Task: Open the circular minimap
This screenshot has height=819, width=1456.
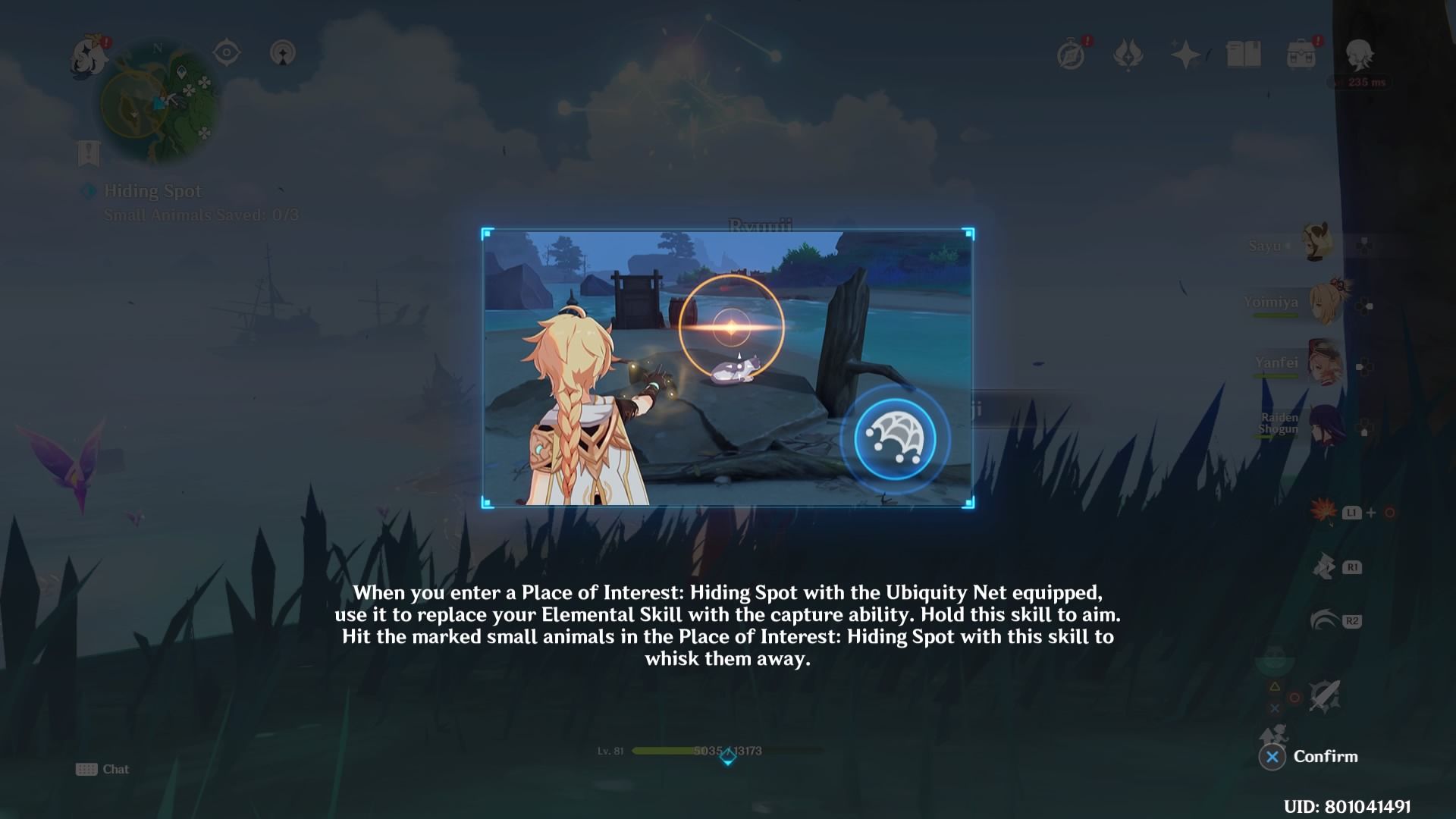Action: tap(161, 104)
